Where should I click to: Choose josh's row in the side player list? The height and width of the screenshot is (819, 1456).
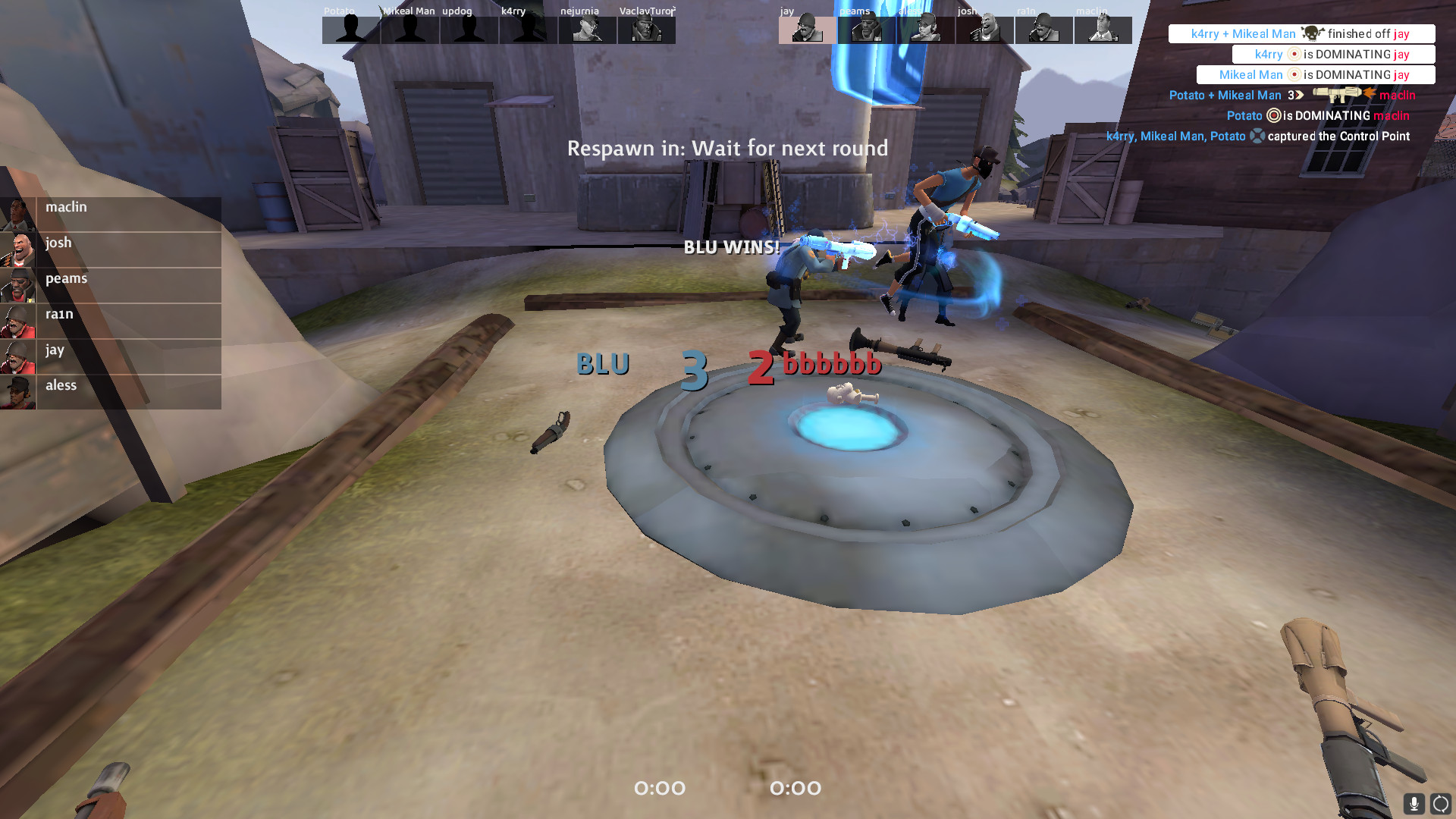click(x=111, y=249)
